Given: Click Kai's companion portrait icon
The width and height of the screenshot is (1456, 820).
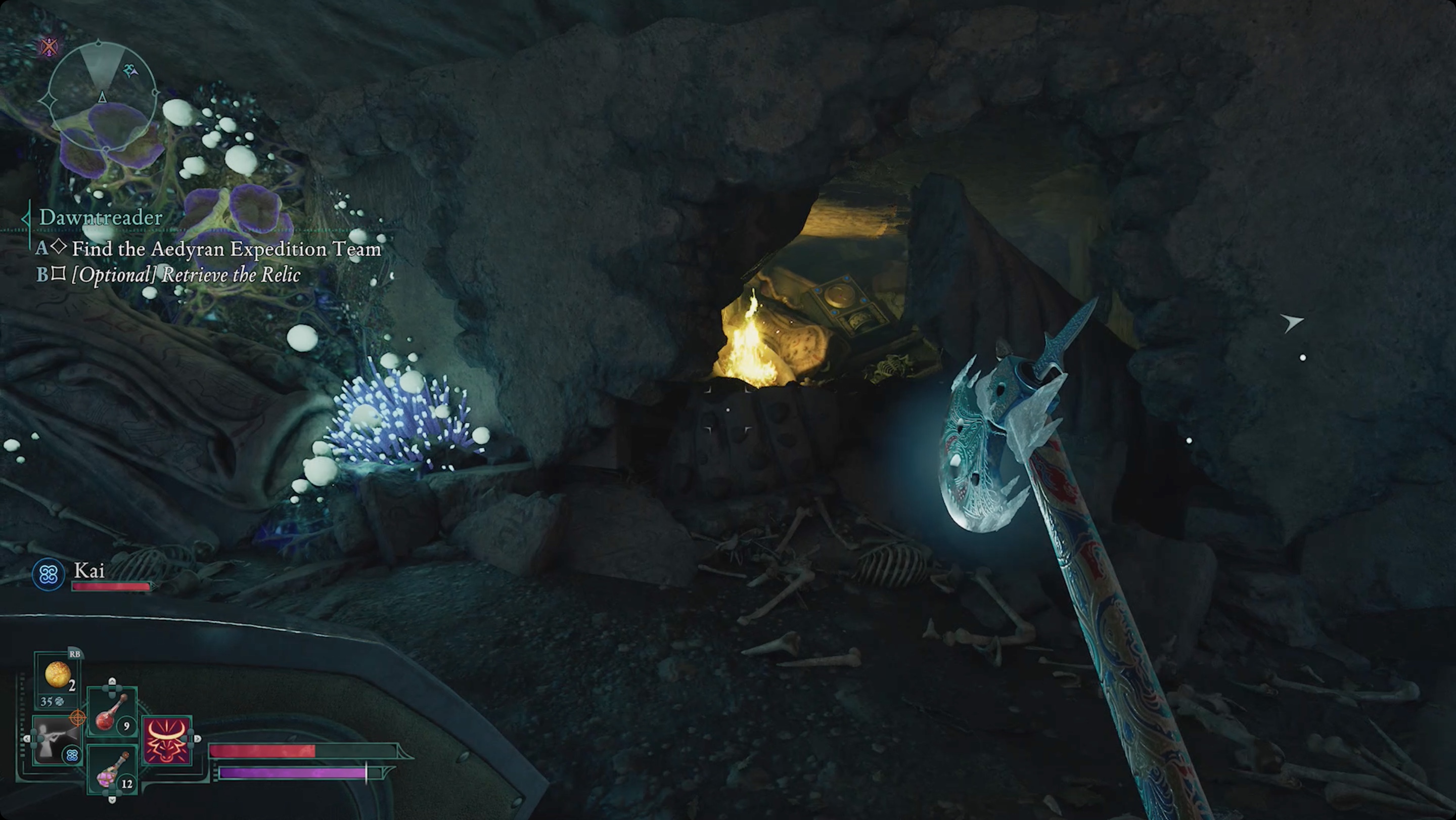Looking at the screenshot, I should 49,575.
